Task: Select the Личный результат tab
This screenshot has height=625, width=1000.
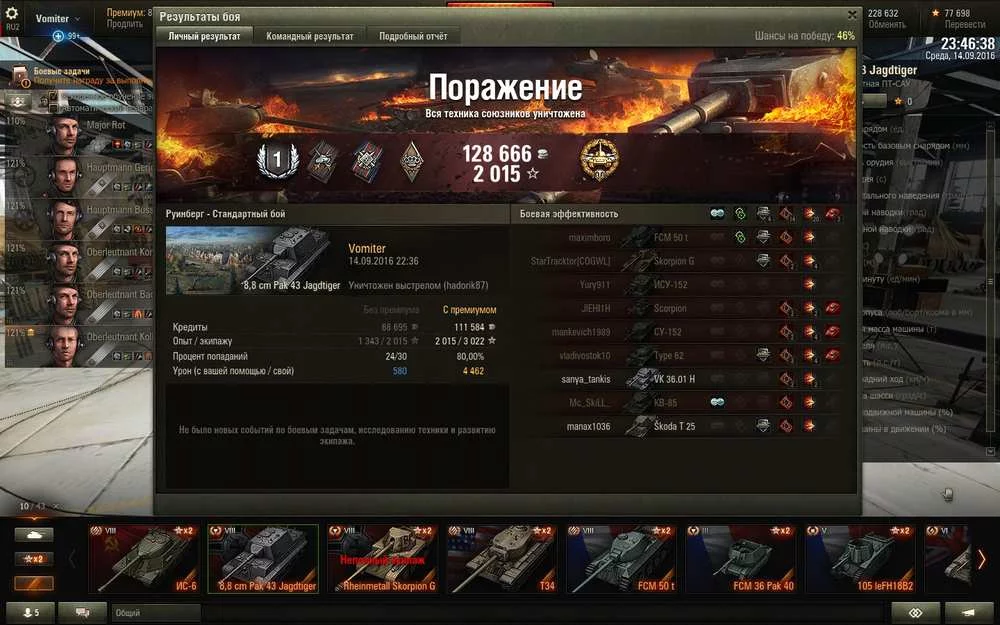Action: pos(204,36)
